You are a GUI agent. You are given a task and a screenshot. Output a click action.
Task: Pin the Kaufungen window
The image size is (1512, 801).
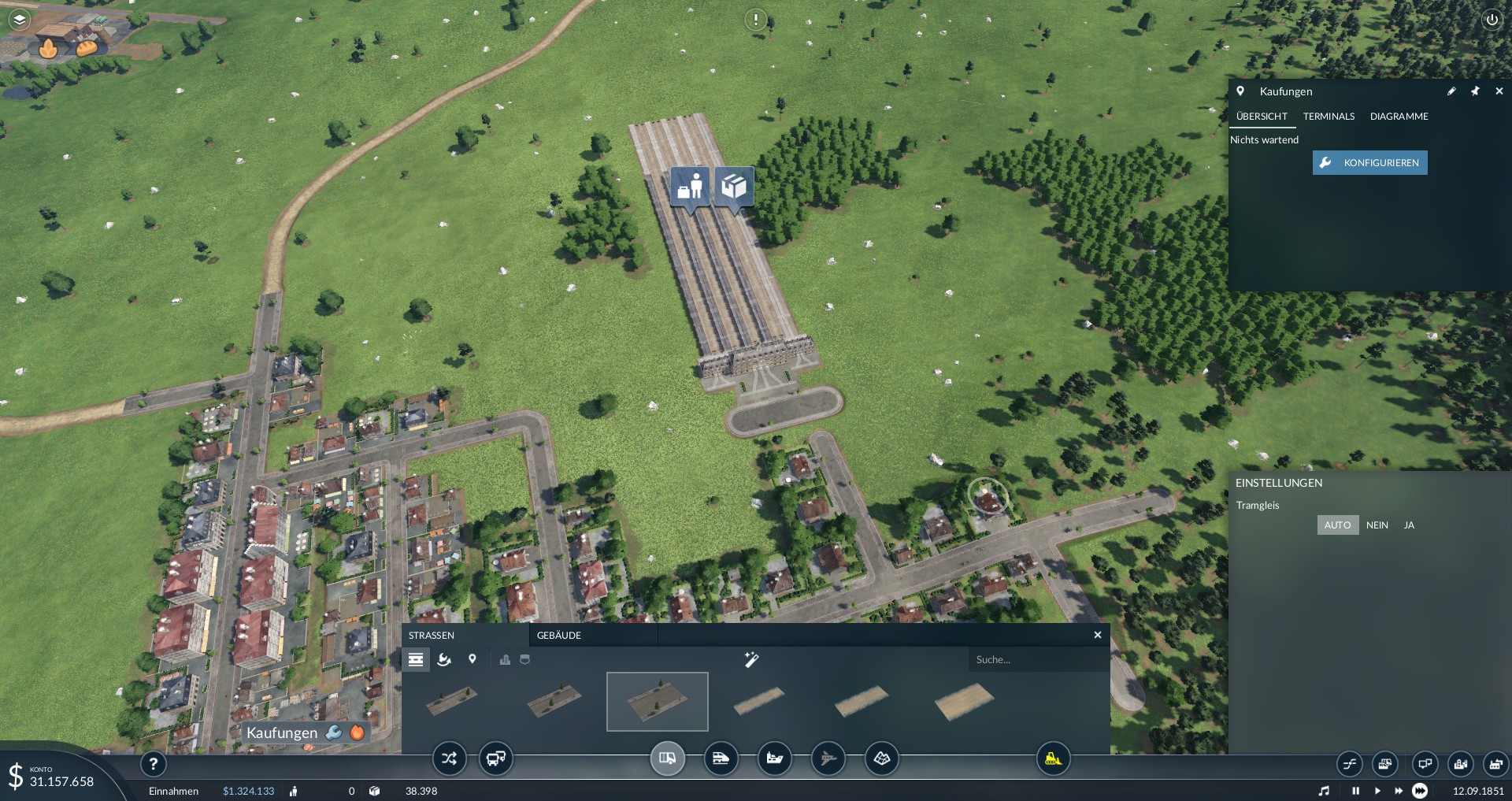1475,91
